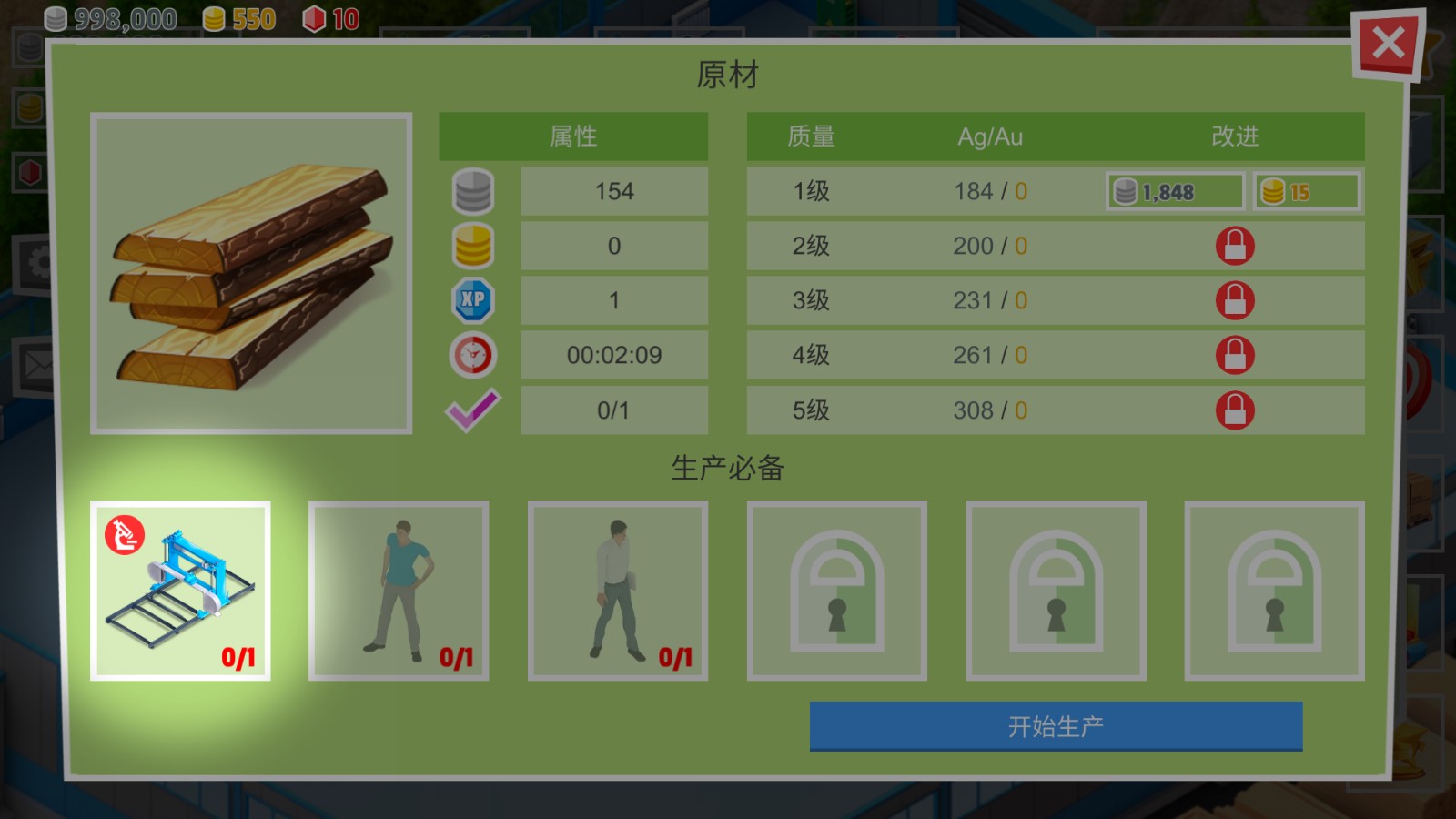The image size is (1456, 819).
Task: Buy the 1,848 silver level 1 improvement
Action: click(x=1174, y=191)
